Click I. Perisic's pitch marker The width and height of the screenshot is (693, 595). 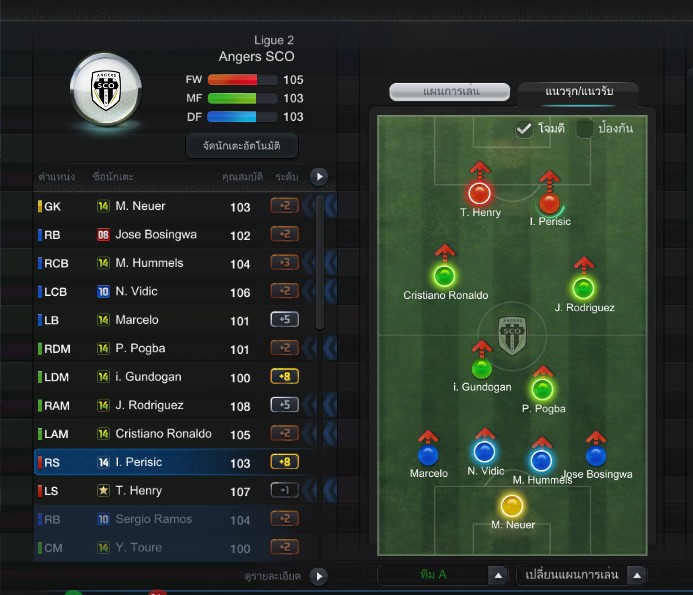tap(549, 202)
